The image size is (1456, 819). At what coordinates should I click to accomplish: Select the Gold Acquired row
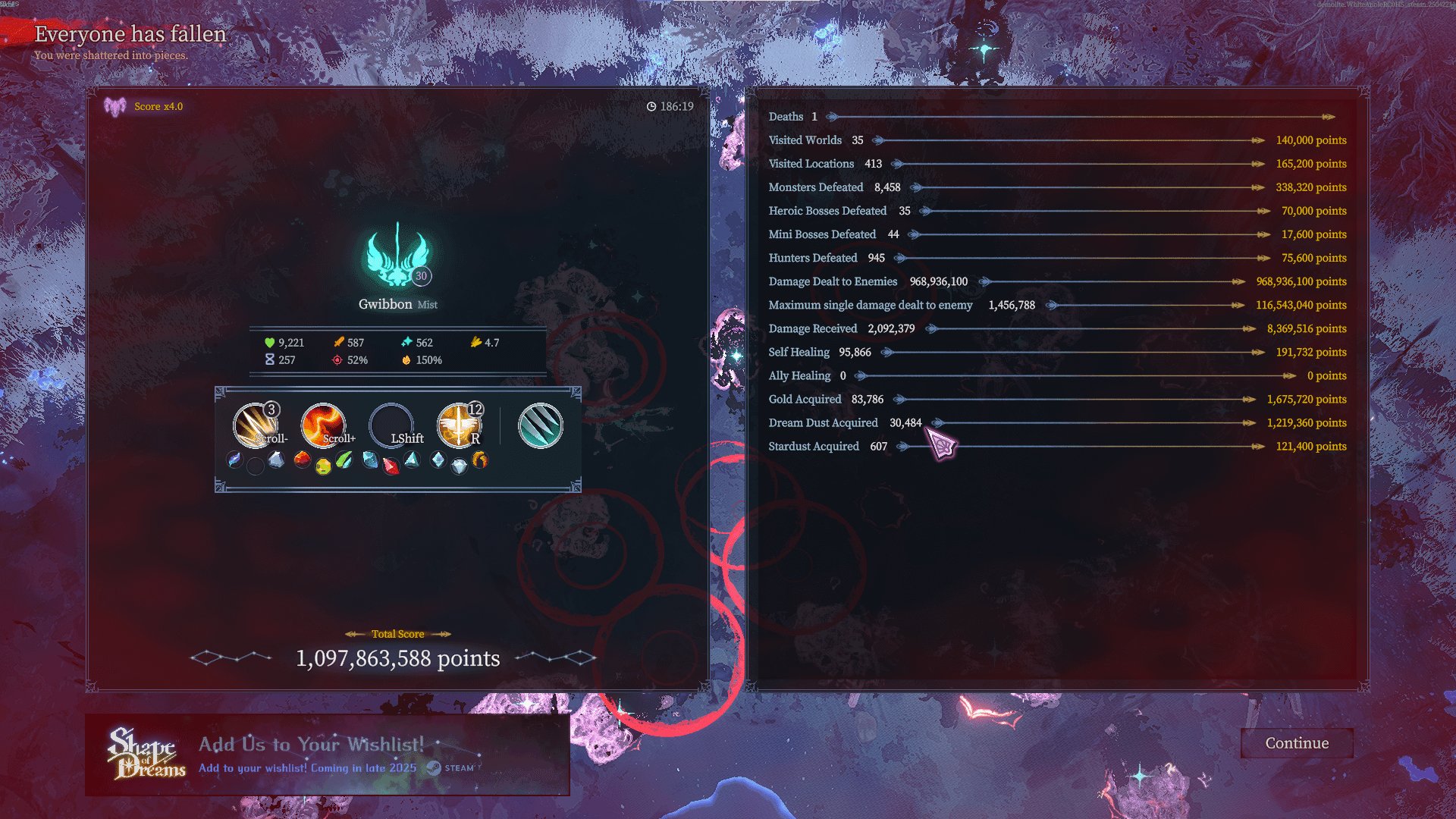click(x=1057, y=399)
